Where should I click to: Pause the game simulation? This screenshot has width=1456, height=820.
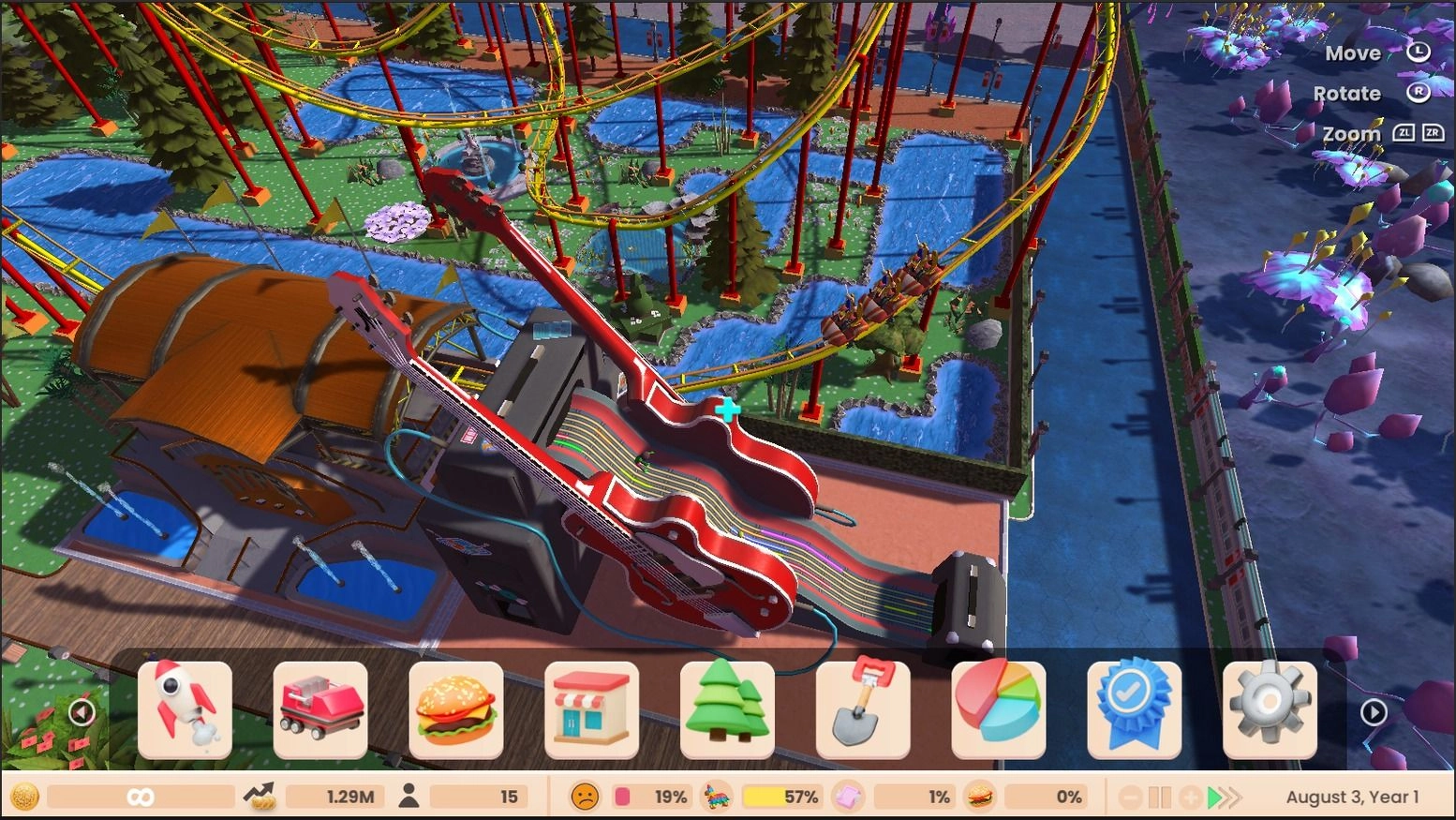pyautogui.click(x=1162, y=797)
